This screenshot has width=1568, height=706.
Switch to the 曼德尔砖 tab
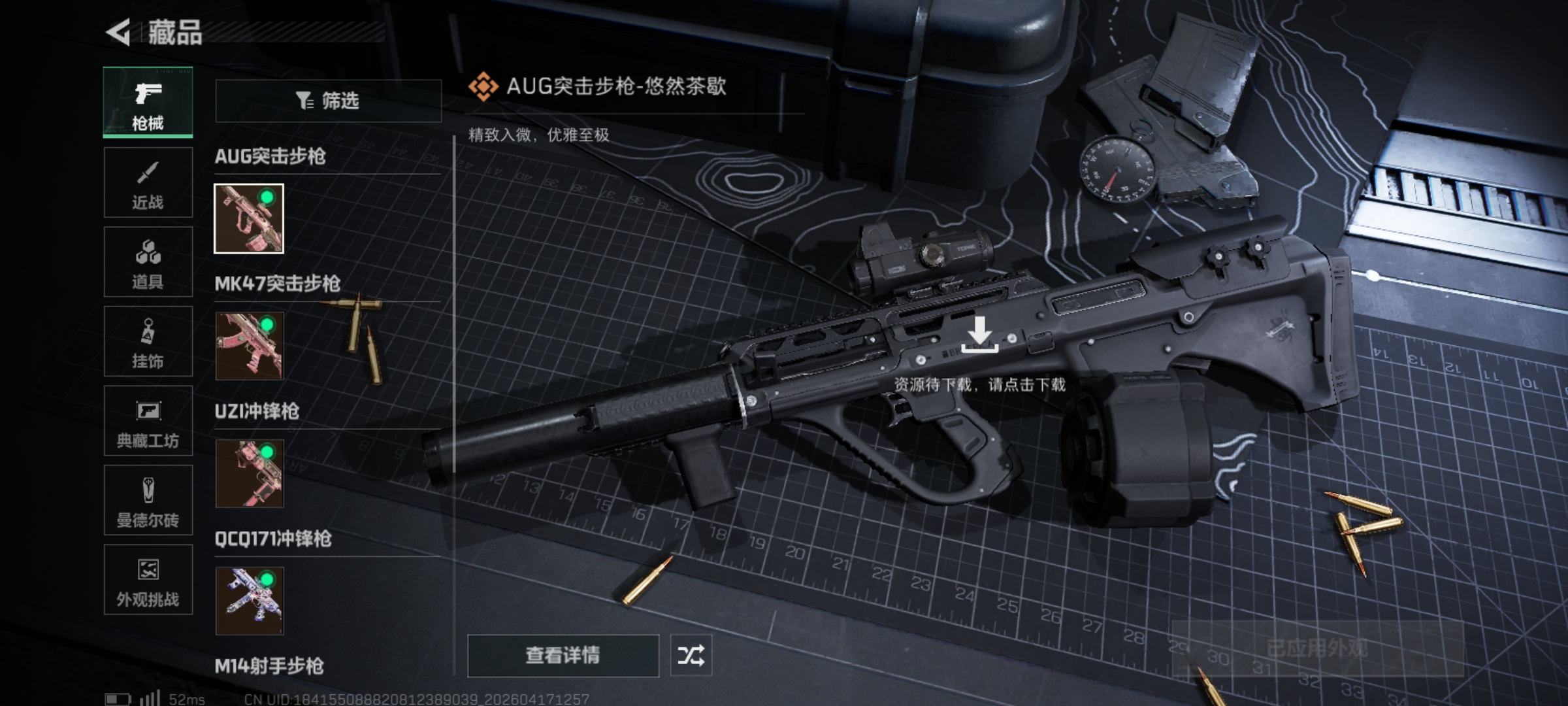(148, 501)
